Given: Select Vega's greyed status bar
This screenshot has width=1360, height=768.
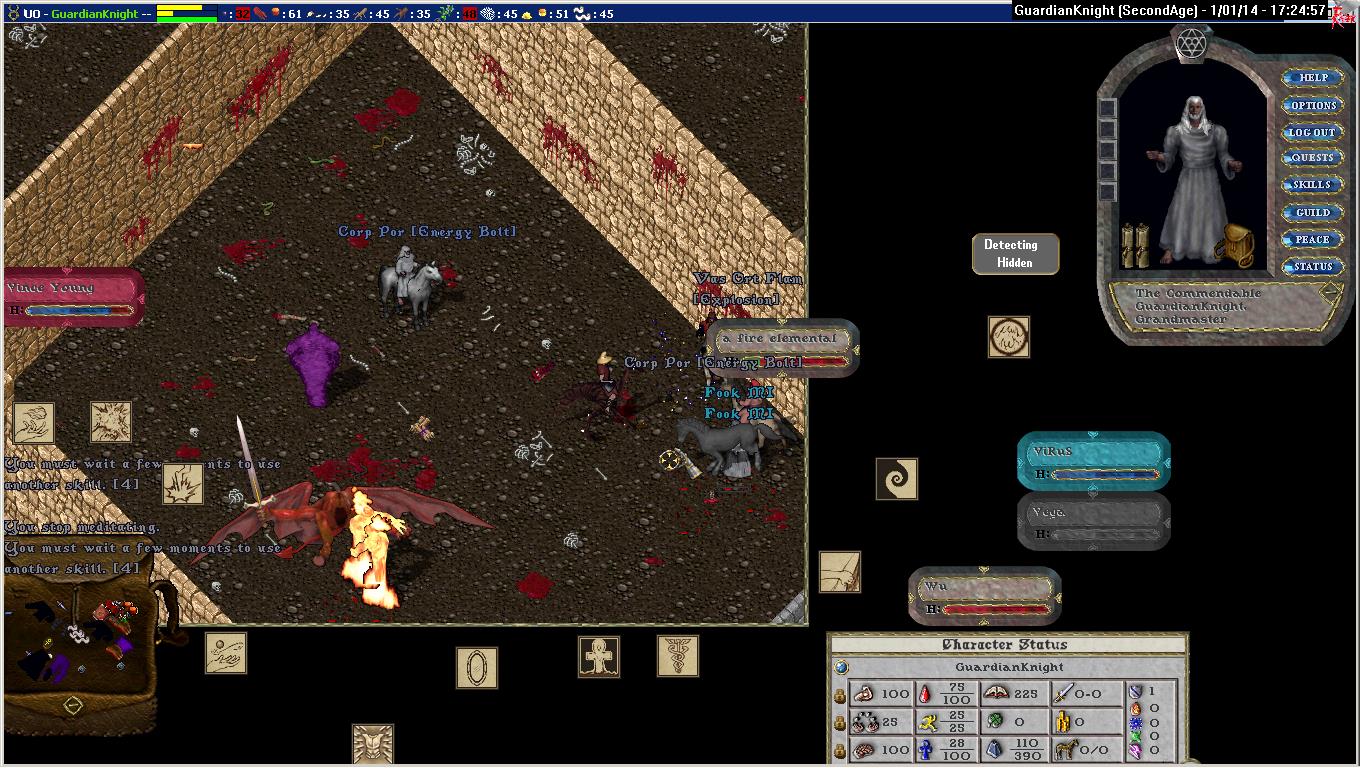Looking at the screenshot, I should 1094,522.
